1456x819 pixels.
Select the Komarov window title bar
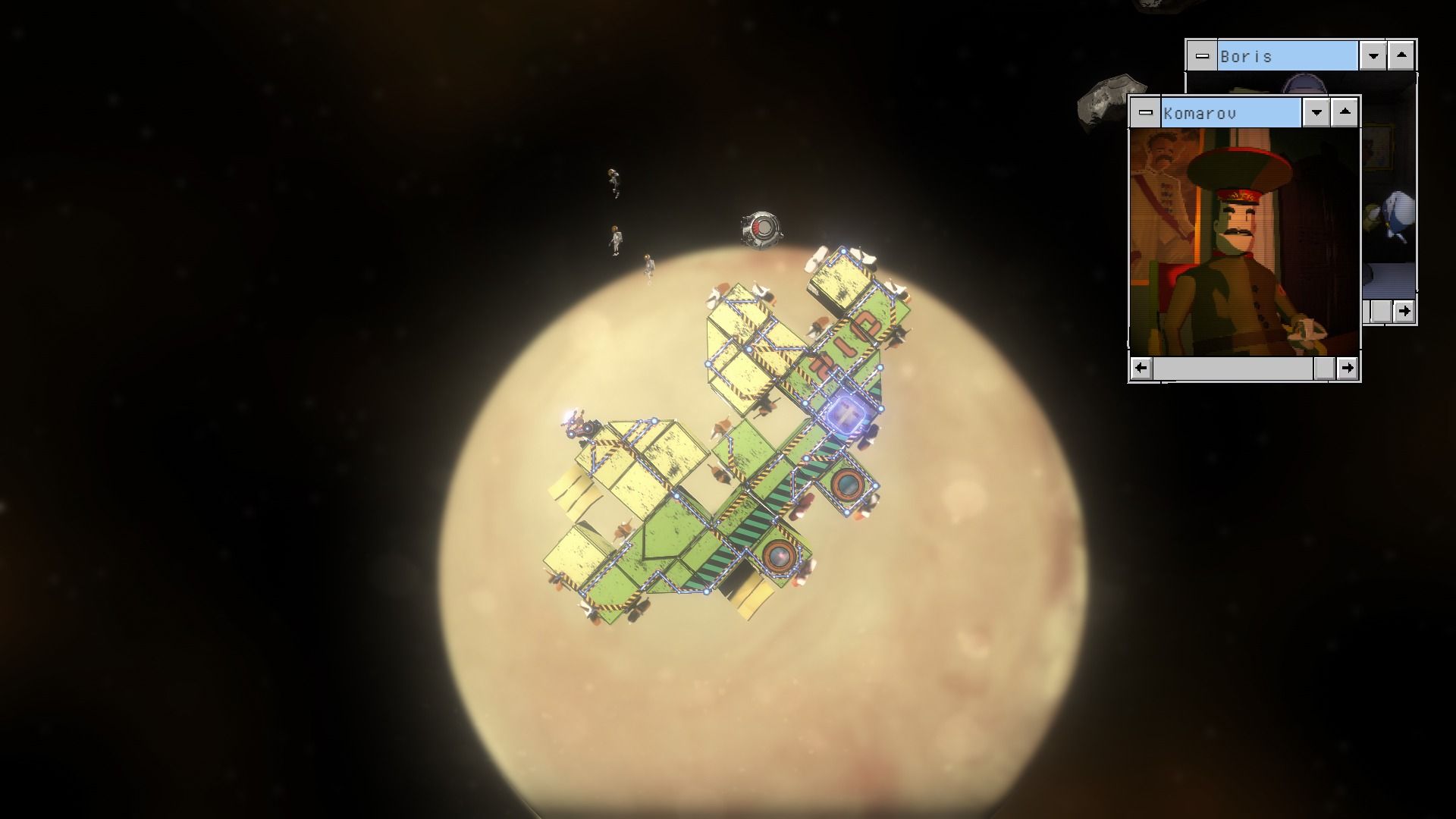click(1230, 114)
